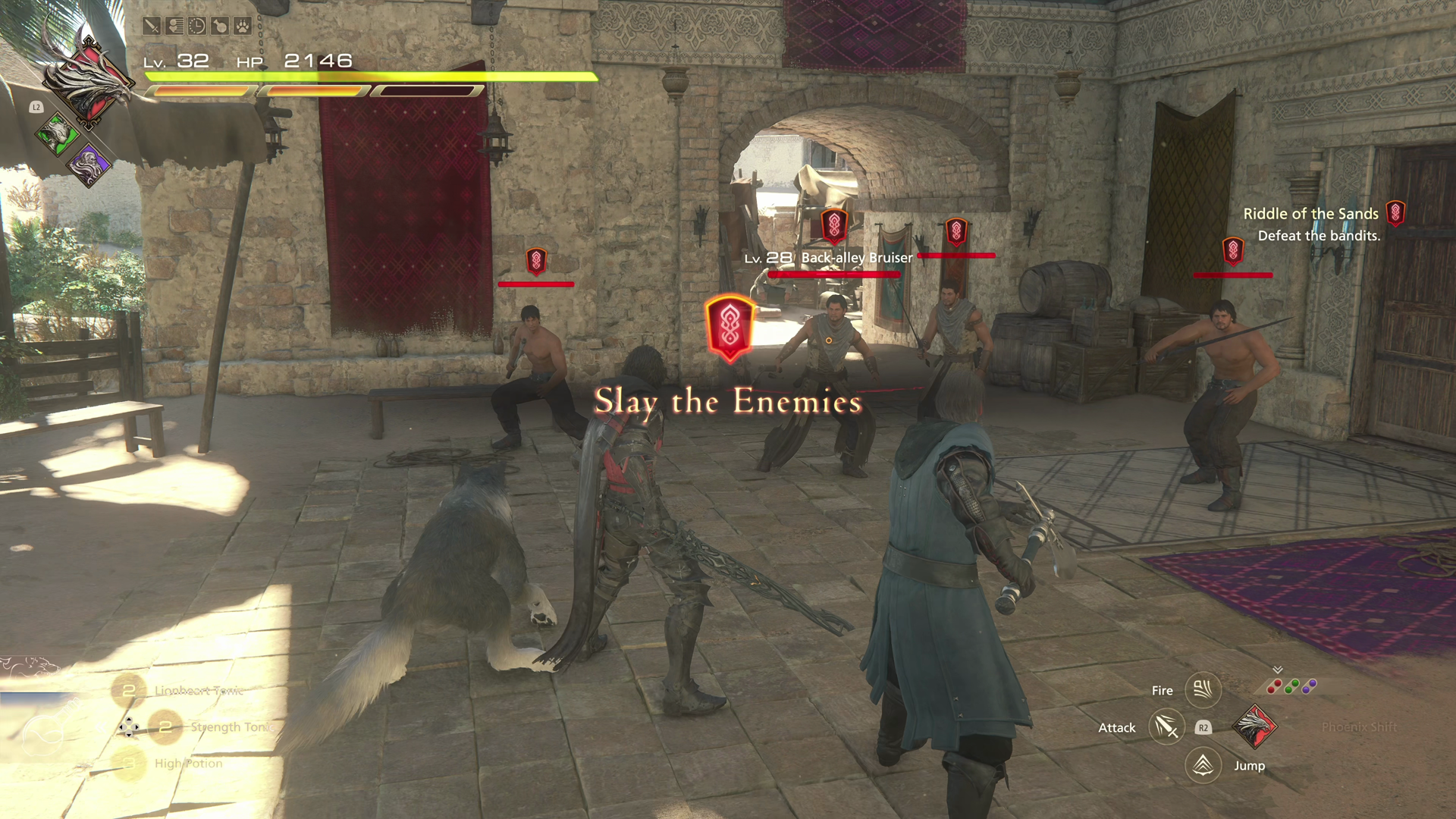Activate the Attack sword icon
The width and height of the screenshot is (1456, 819).
pyautogui.click(x=1166, y=727)
